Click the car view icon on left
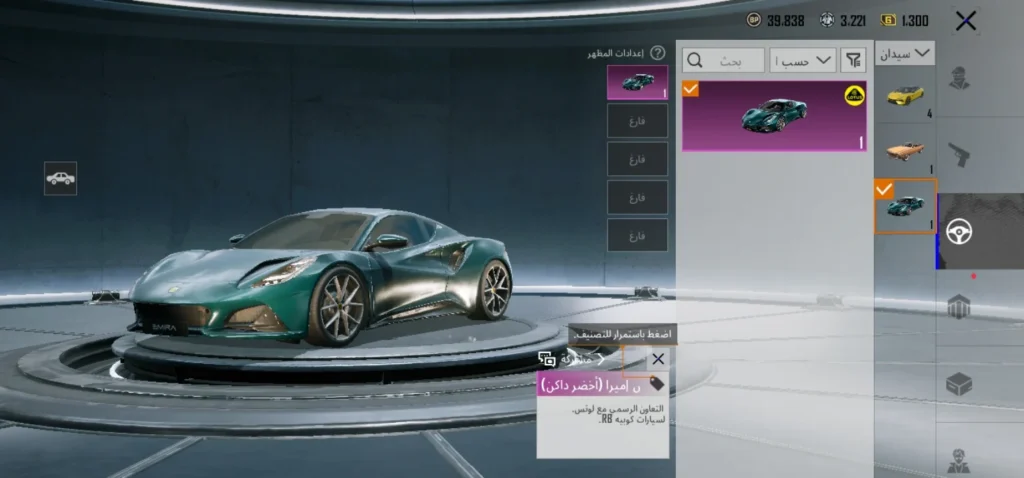This screenshot has width=1024, height=478. (60, 178)
